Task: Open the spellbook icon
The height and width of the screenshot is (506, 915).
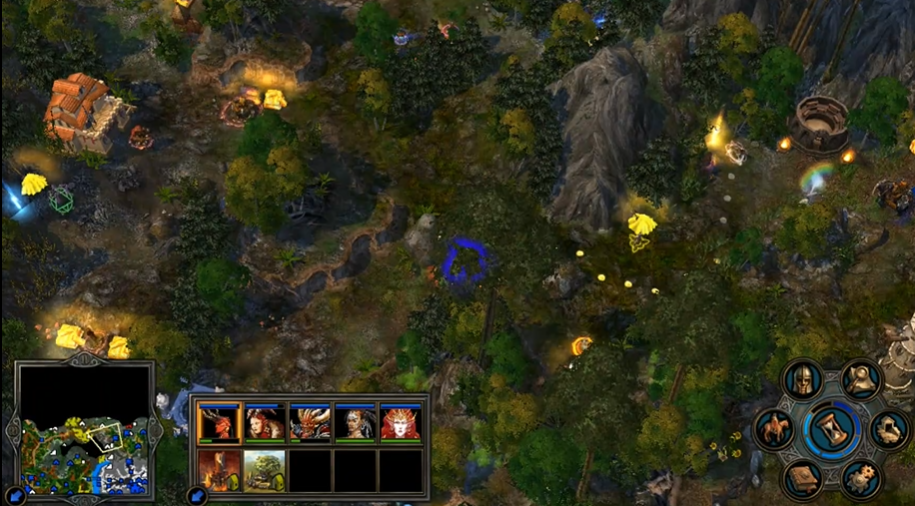Action: pyautogui.click(x=802, y=480)
